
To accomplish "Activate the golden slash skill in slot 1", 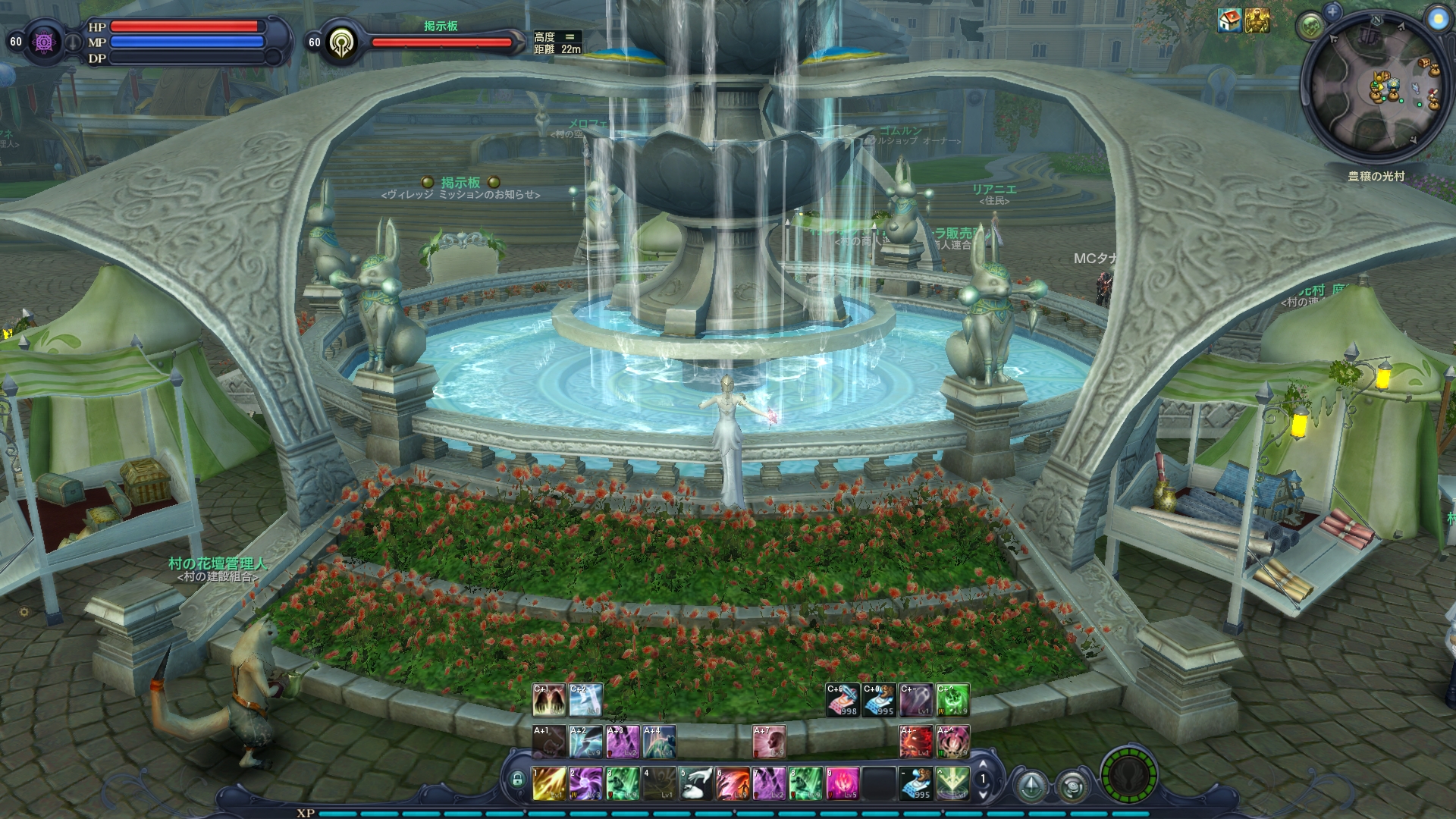I will (549, 783).
